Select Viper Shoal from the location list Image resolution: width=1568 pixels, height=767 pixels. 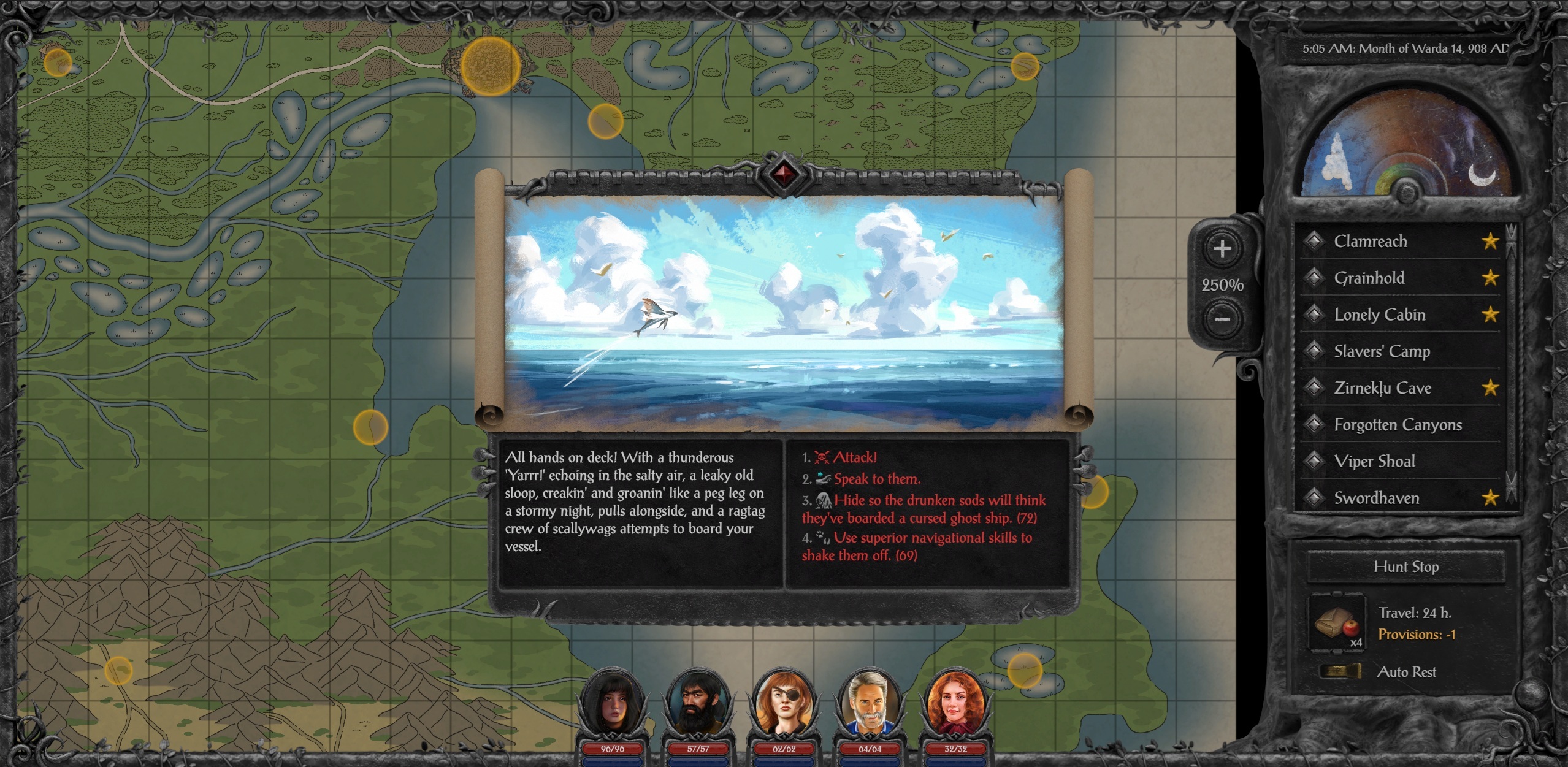[1375, 461]
